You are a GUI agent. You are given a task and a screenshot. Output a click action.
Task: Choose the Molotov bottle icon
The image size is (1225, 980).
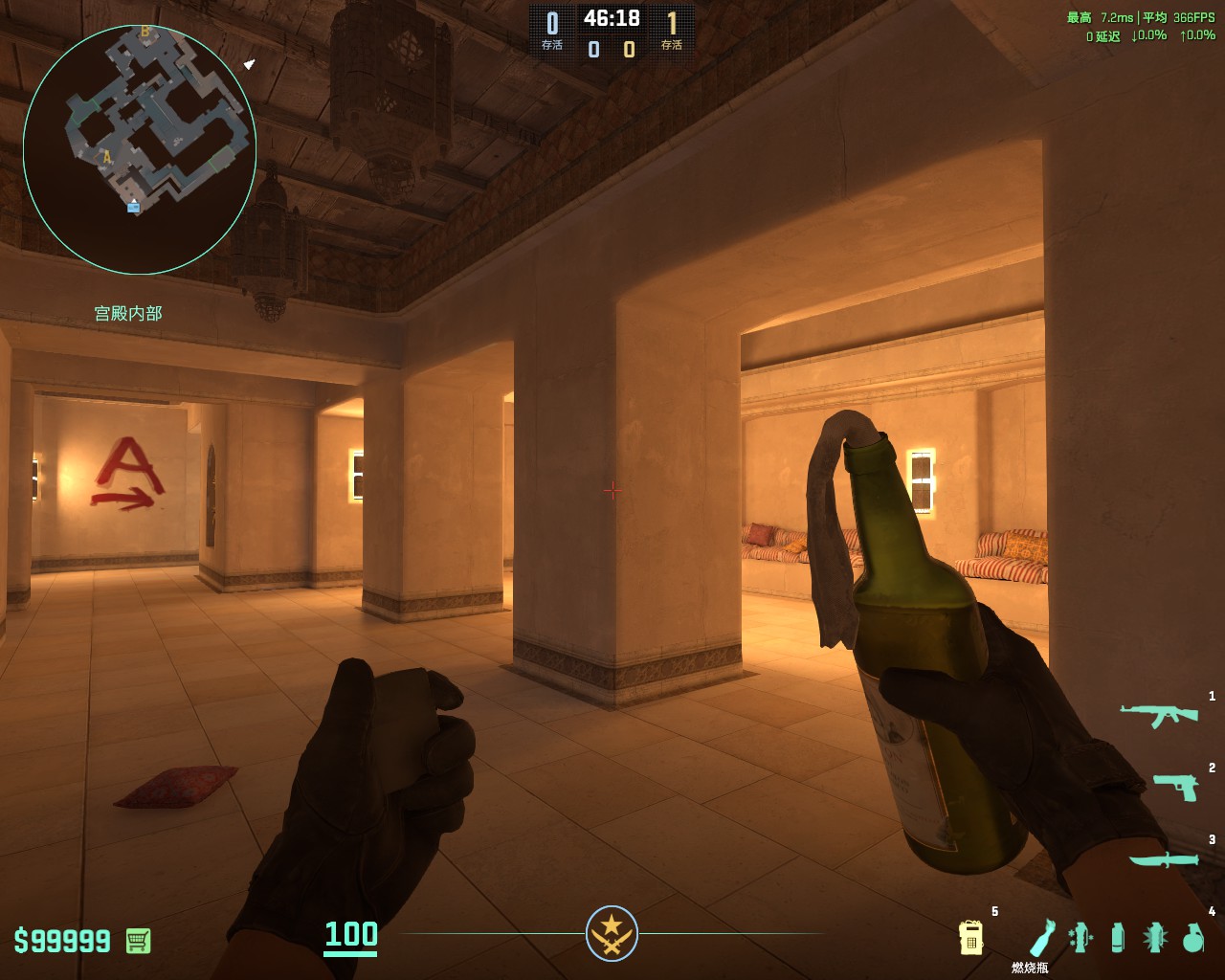tap(1042, 938)
